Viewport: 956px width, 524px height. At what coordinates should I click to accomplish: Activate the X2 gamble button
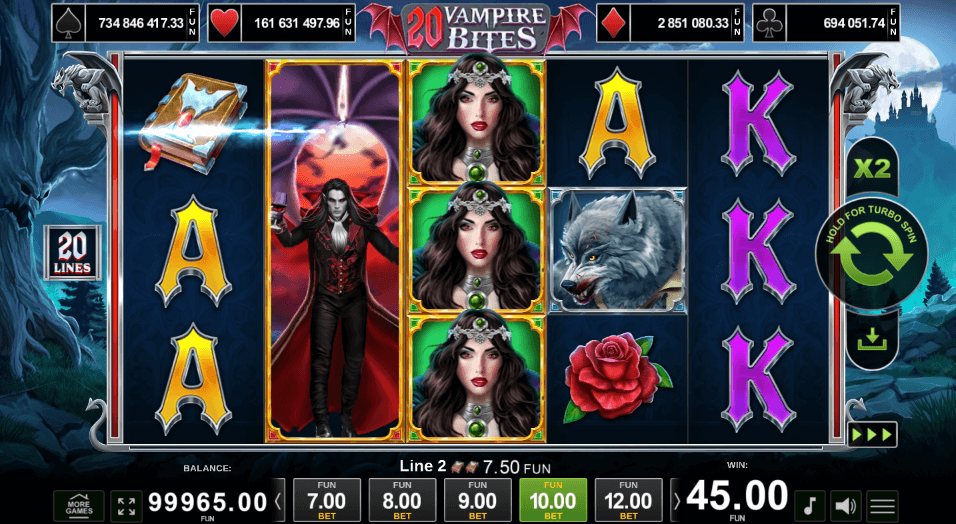point(872,167)
